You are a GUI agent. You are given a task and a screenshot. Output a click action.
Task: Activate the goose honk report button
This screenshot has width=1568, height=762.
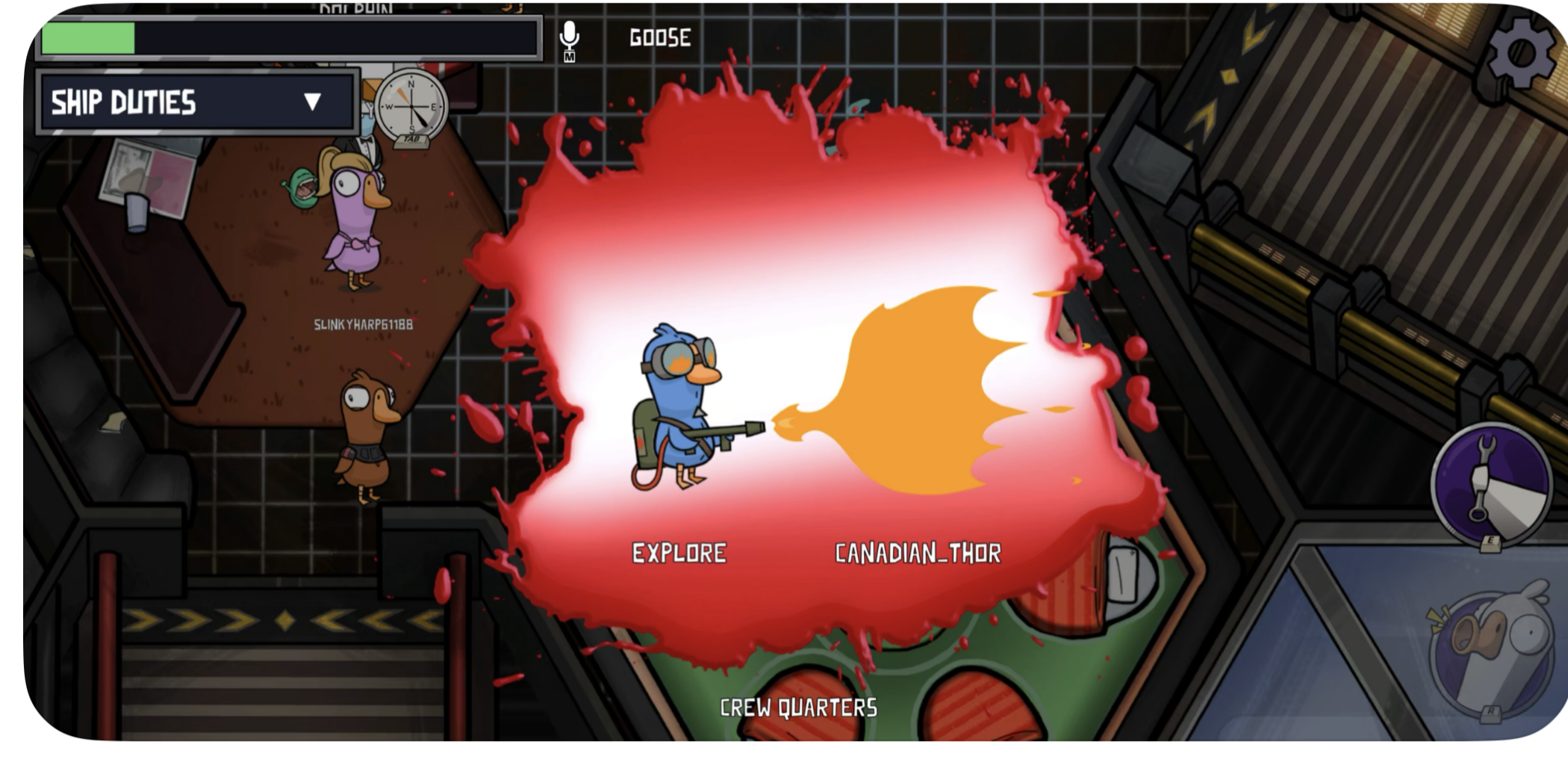tap(1490, 648)
